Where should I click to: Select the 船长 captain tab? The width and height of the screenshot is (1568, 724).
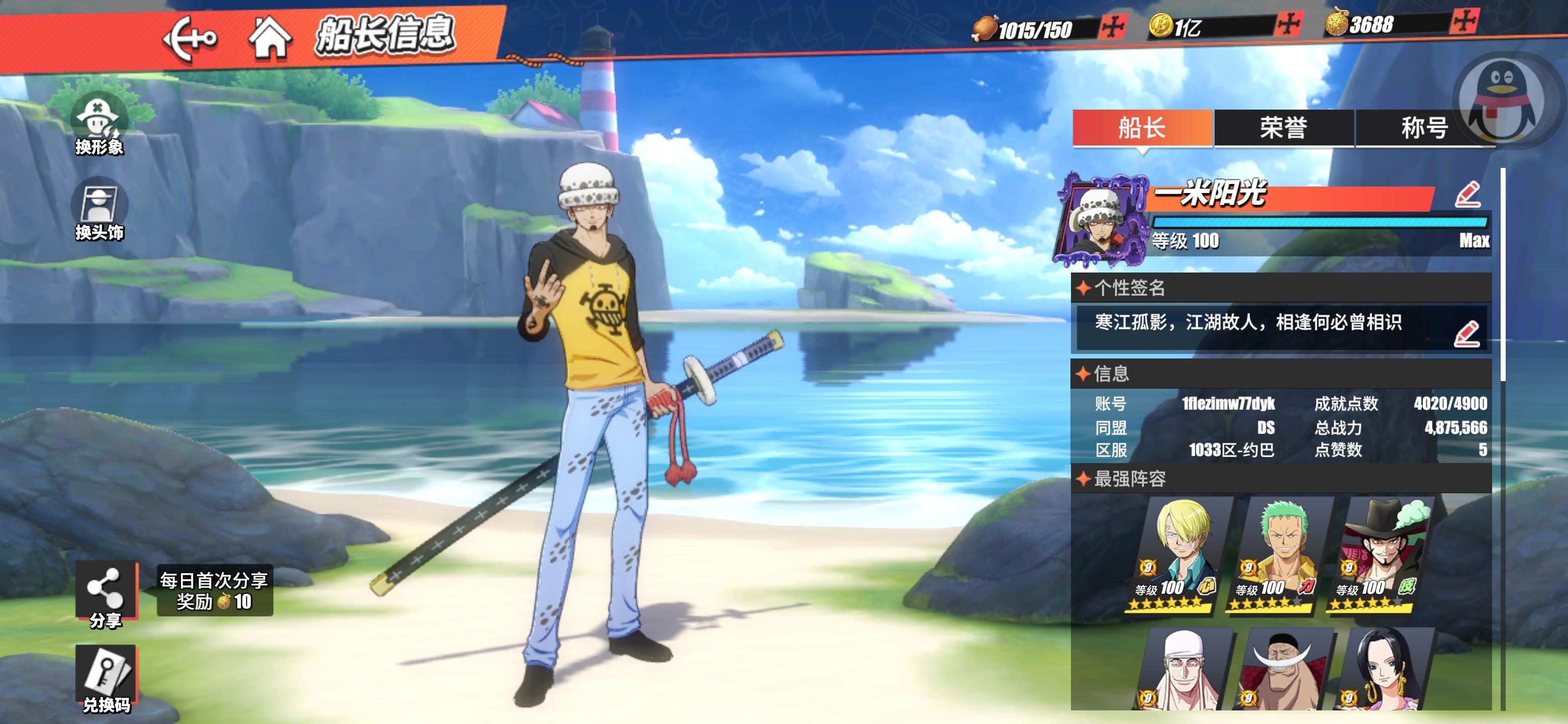pyautogui.click(x=1142, y=129)
